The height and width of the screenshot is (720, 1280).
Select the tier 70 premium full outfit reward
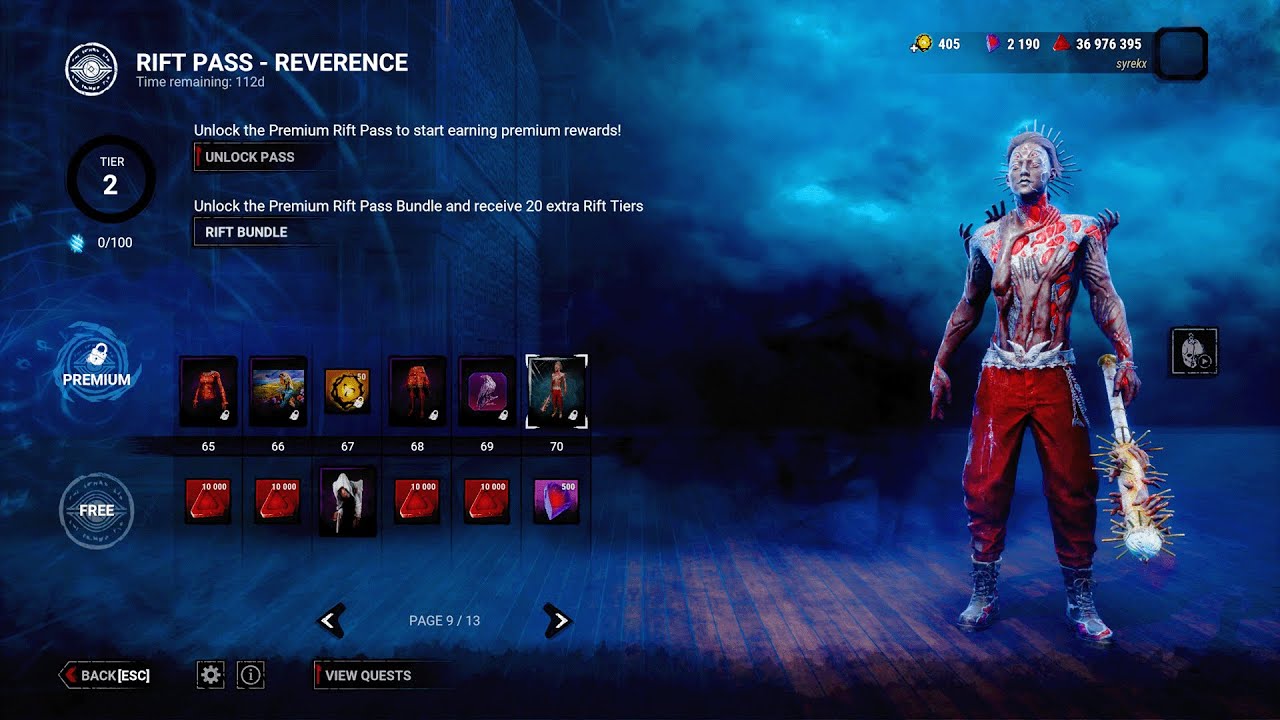[557, 391]
